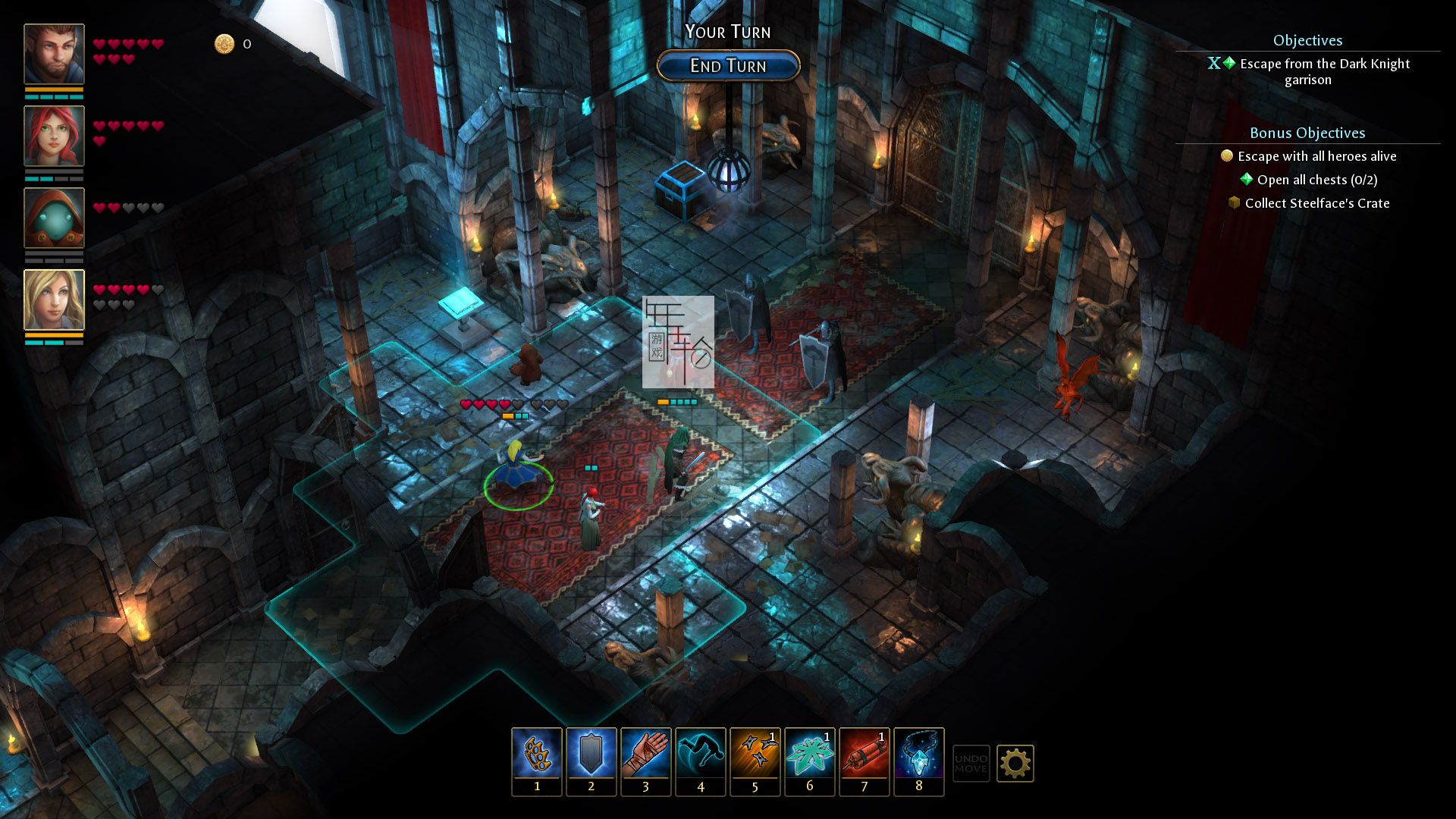This screenshot has width=1456, height=819.
Task: Select the red-haired heroine portrait
Action: click(54, 136)
